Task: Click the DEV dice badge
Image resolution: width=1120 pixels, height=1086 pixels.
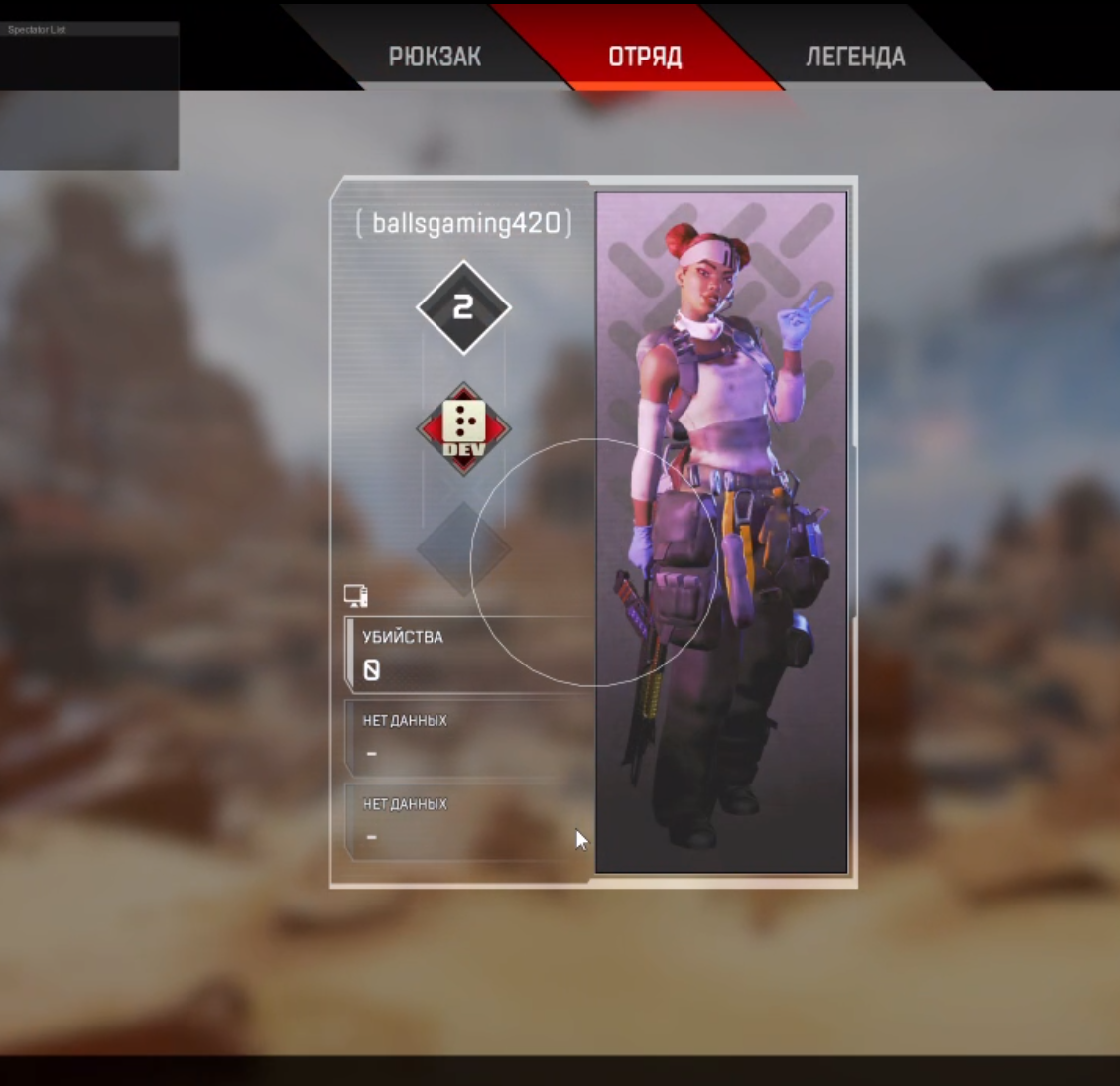Action: (x=463, y=428)
